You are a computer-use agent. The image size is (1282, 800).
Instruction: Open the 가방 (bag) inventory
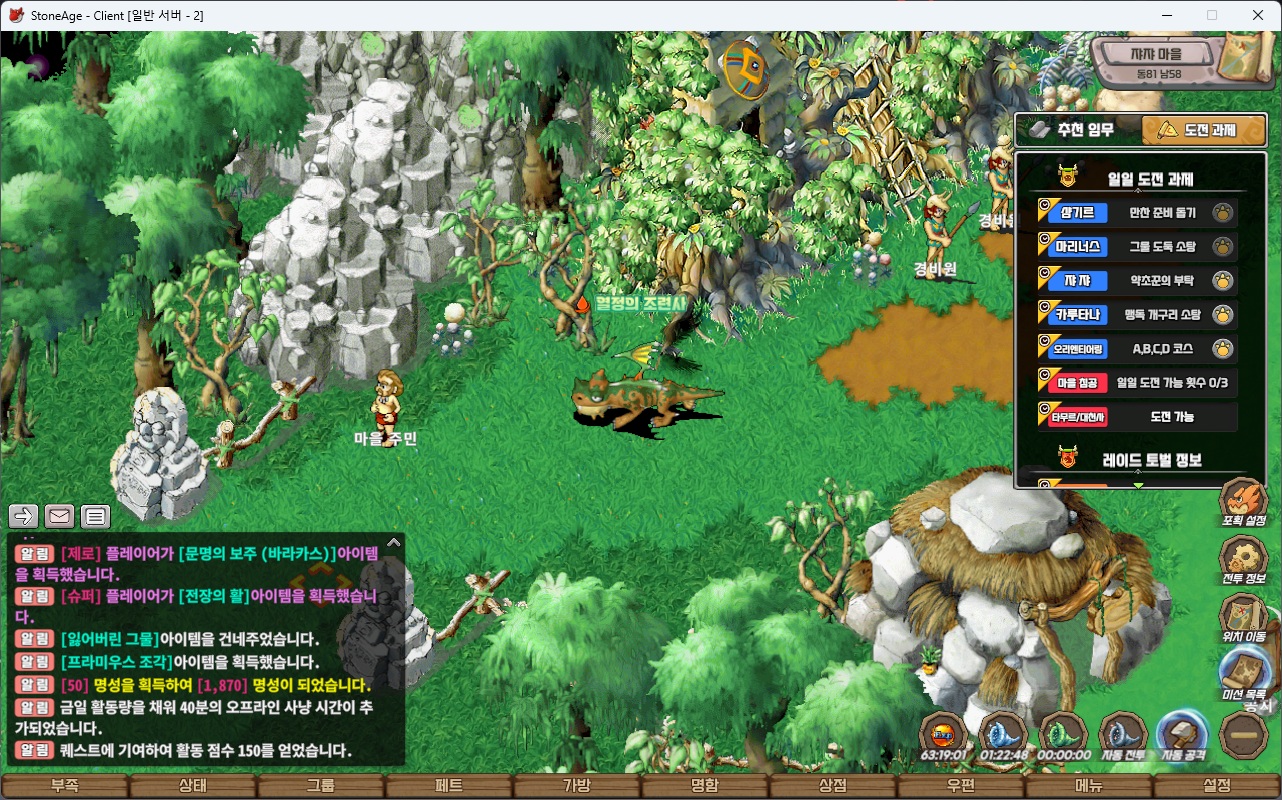(577, 786)
